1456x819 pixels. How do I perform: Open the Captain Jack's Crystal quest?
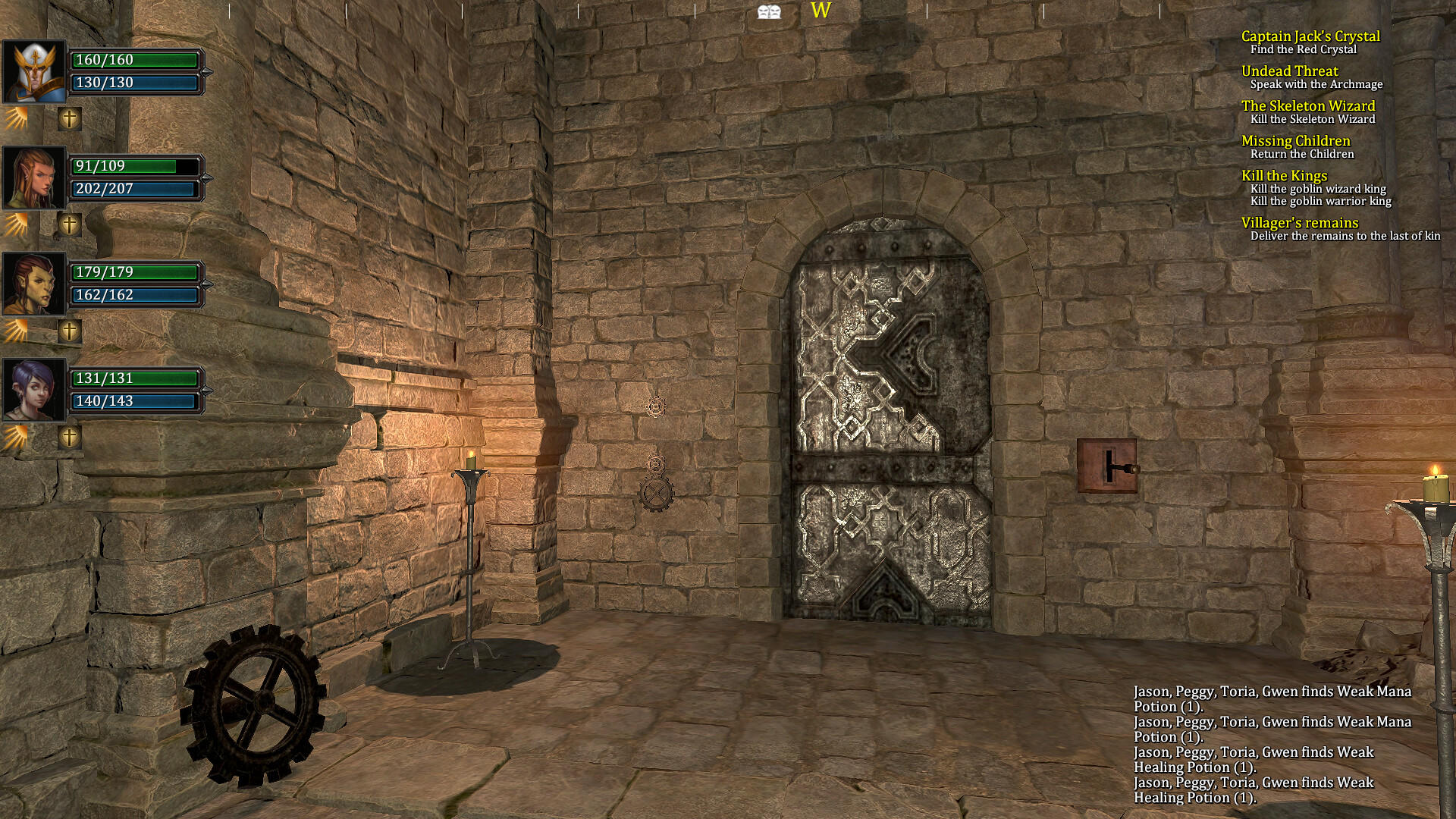click(1310, 36)
